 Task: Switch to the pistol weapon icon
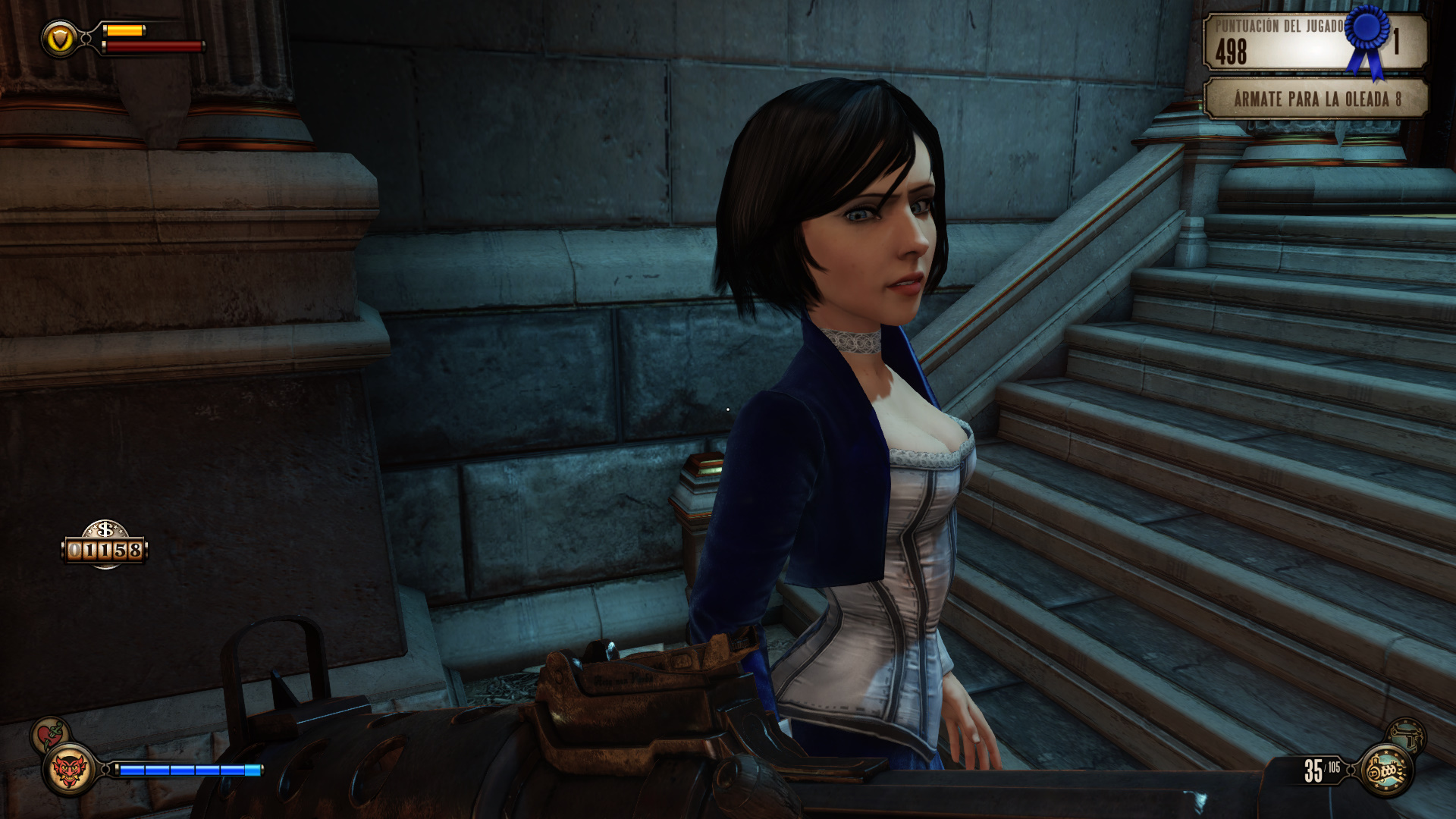pyautogui.click(x=1406, y=734)
